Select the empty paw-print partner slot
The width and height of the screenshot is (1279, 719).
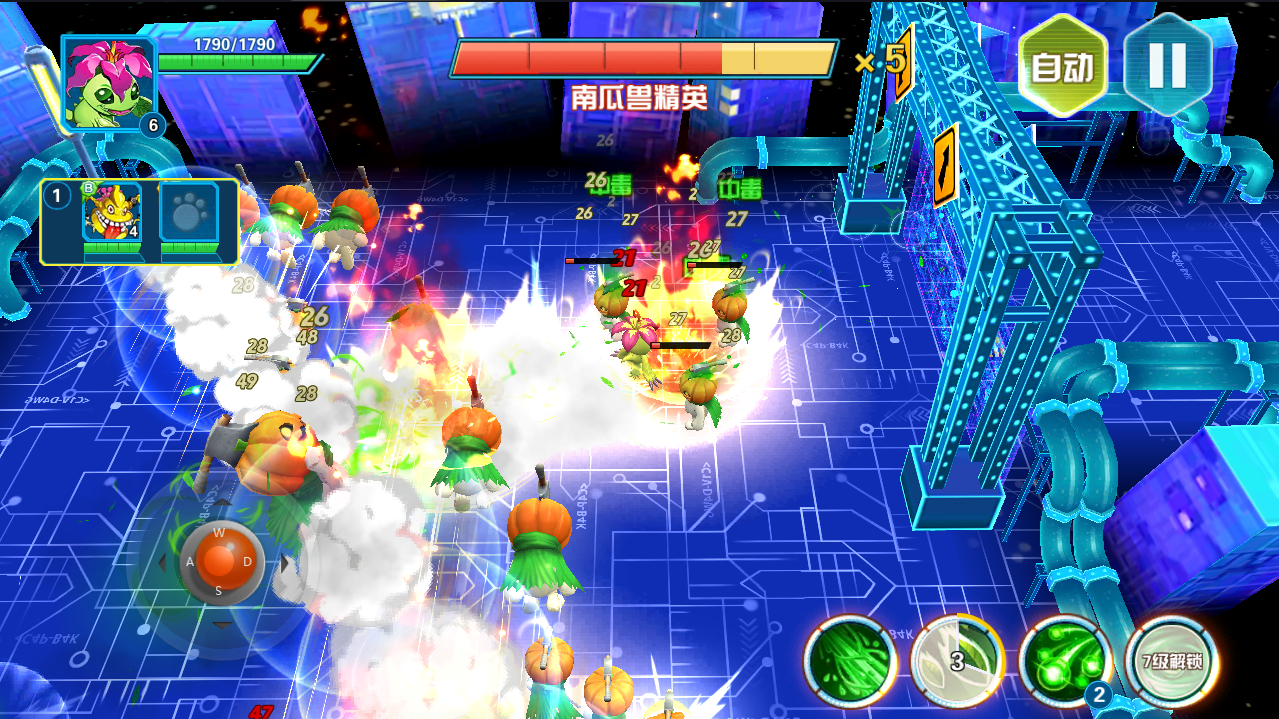(x=187, y=217)
